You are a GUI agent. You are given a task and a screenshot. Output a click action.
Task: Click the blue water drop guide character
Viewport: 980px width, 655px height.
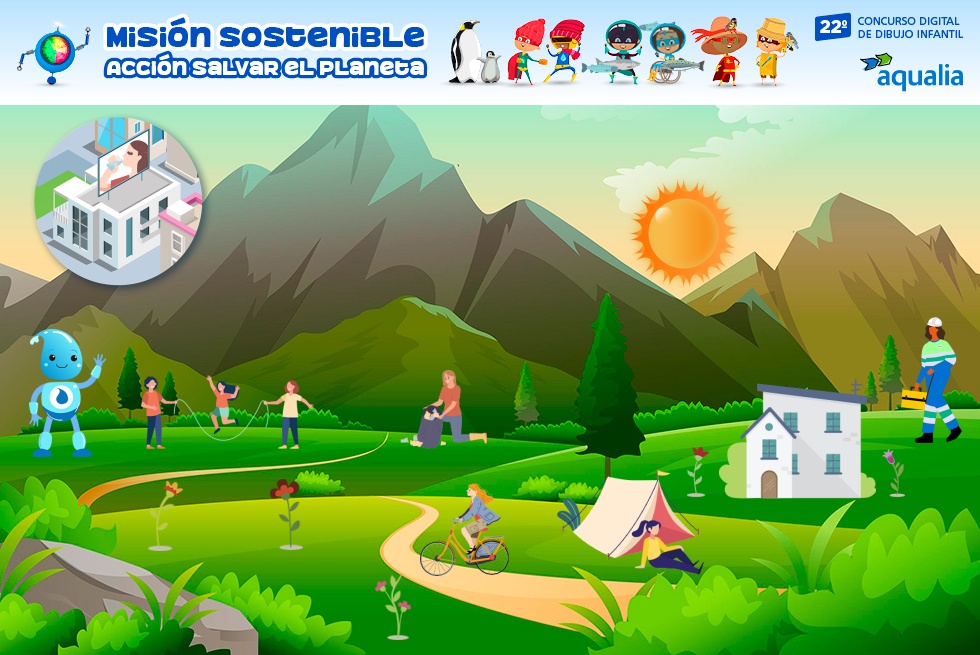point(62,392)
